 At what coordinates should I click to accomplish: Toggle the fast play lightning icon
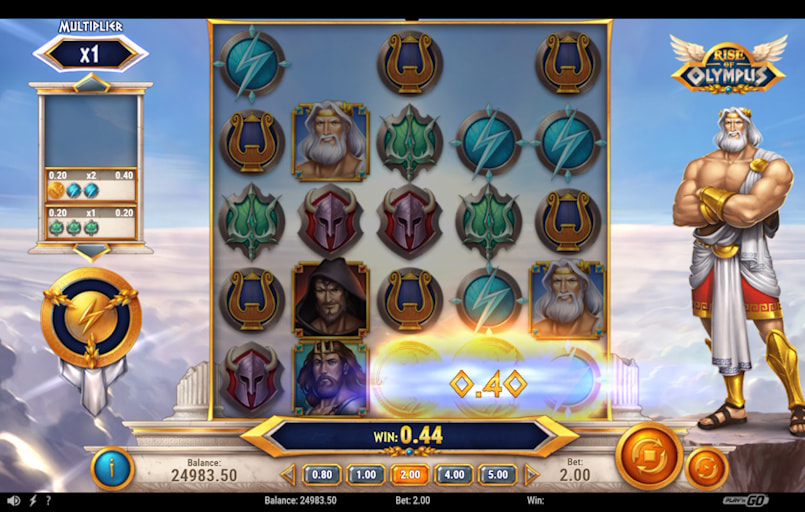pyautogui.click(x=32, y=500)
